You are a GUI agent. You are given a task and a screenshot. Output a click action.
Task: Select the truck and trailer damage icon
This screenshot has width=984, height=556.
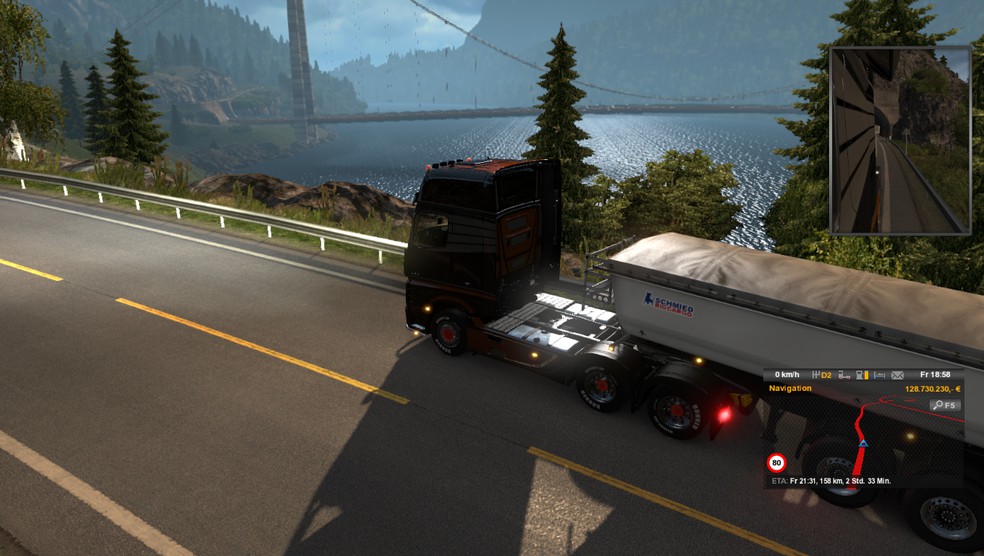[x=843, y=375]
